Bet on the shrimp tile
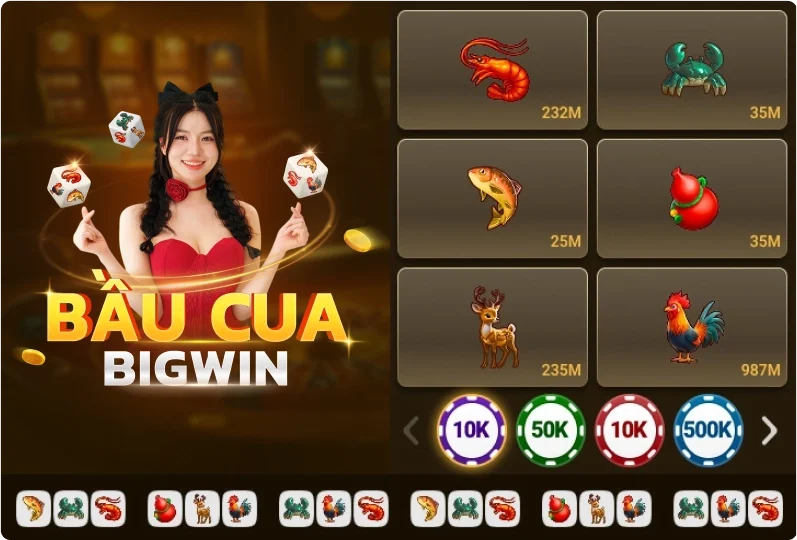Screen dimensions: 797x540 [x=492, y=70]
